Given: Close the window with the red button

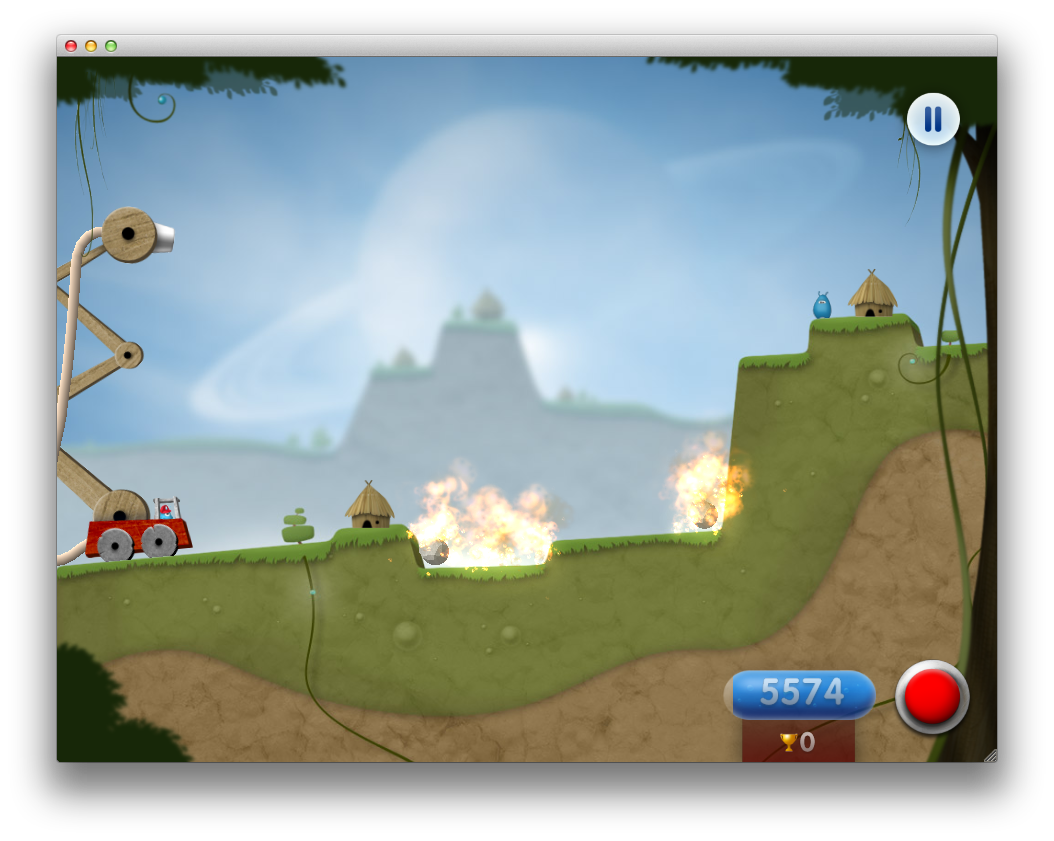Looking at the screenshot, I should pyautogui.click(x=71, y=46).
